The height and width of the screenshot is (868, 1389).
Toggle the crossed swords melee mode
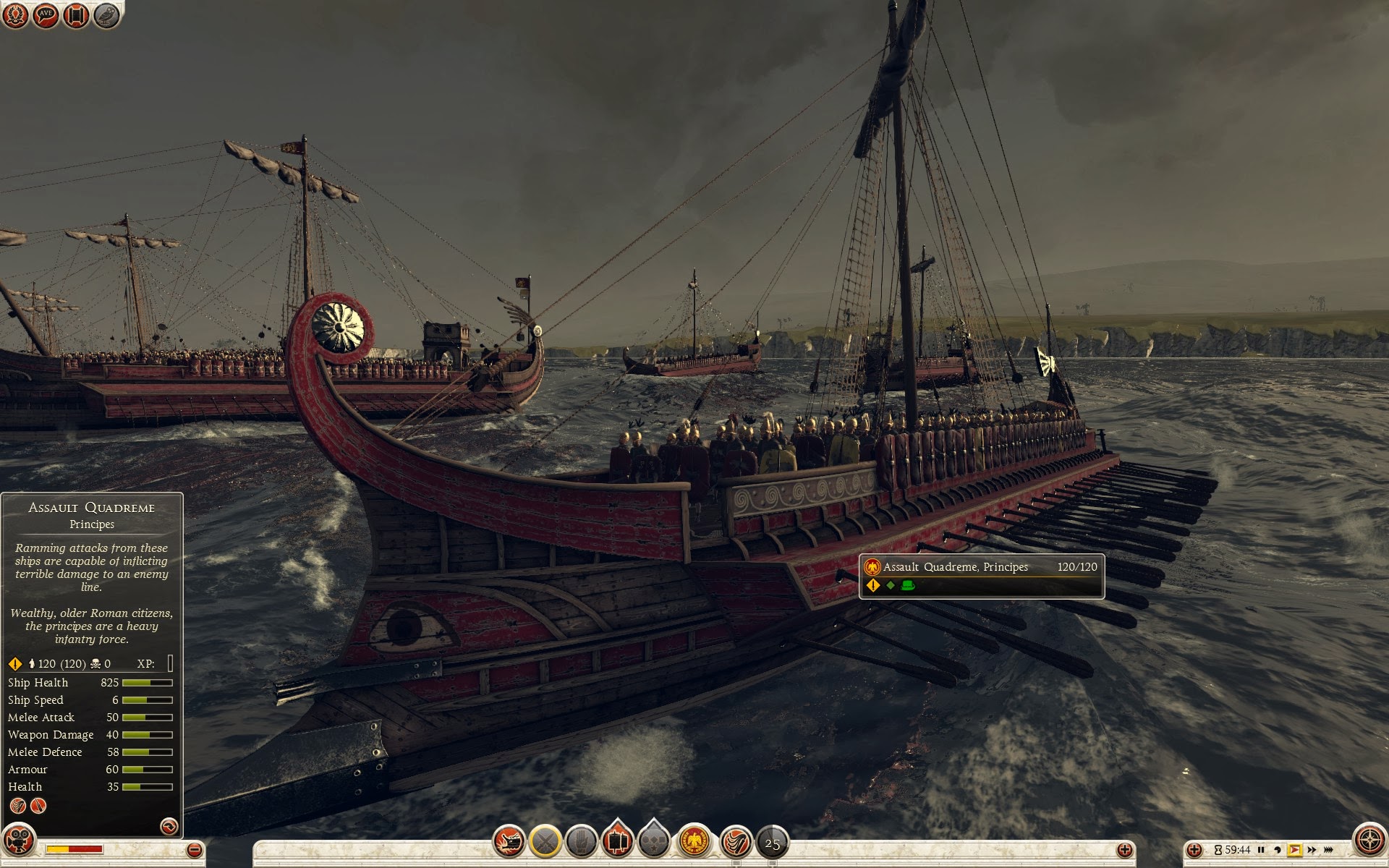point(545,841)
